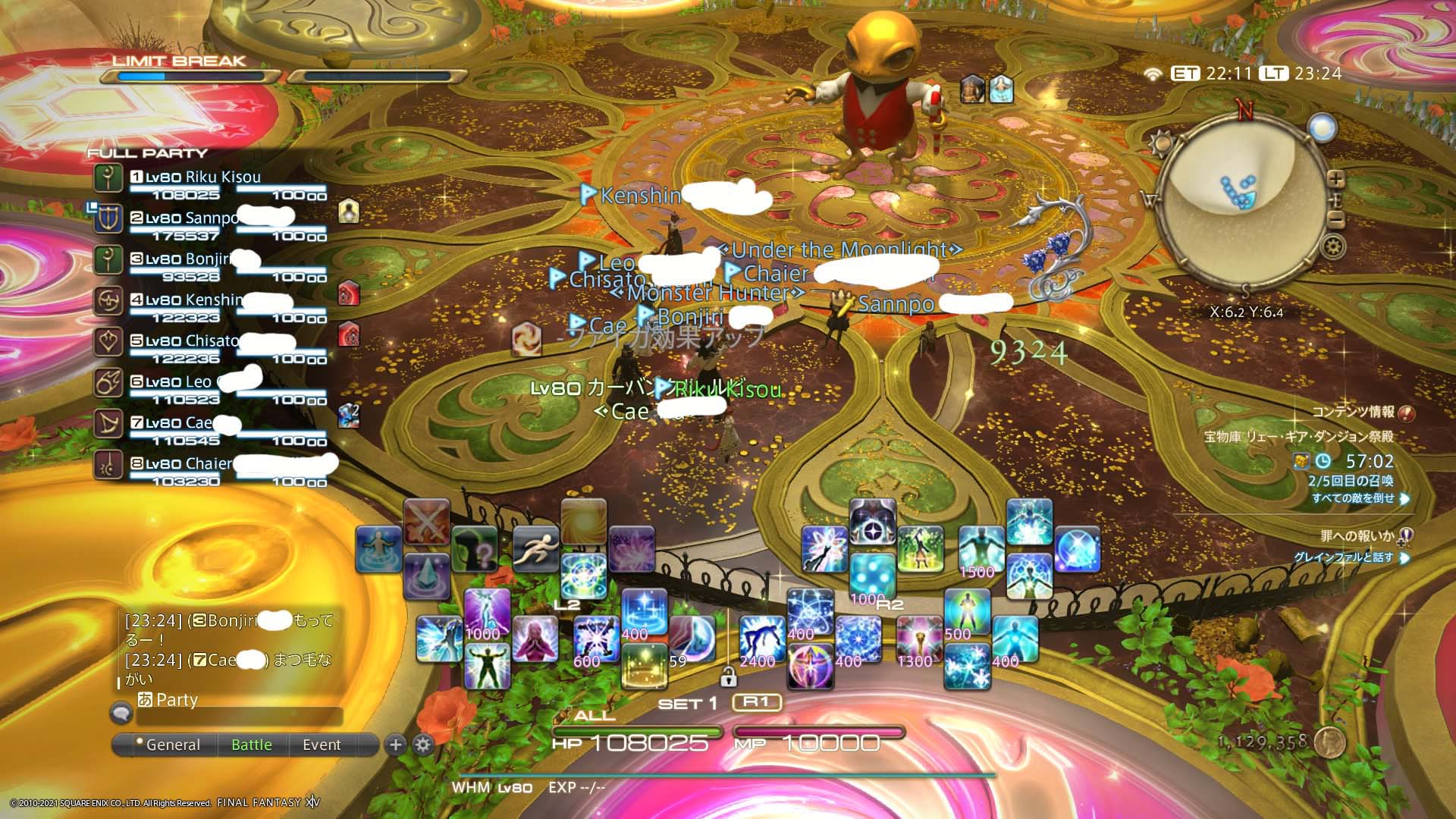Toggle the hotbar padlock icon
The height and width of the screenshot is (819, 1456).
tap(729, 676)
